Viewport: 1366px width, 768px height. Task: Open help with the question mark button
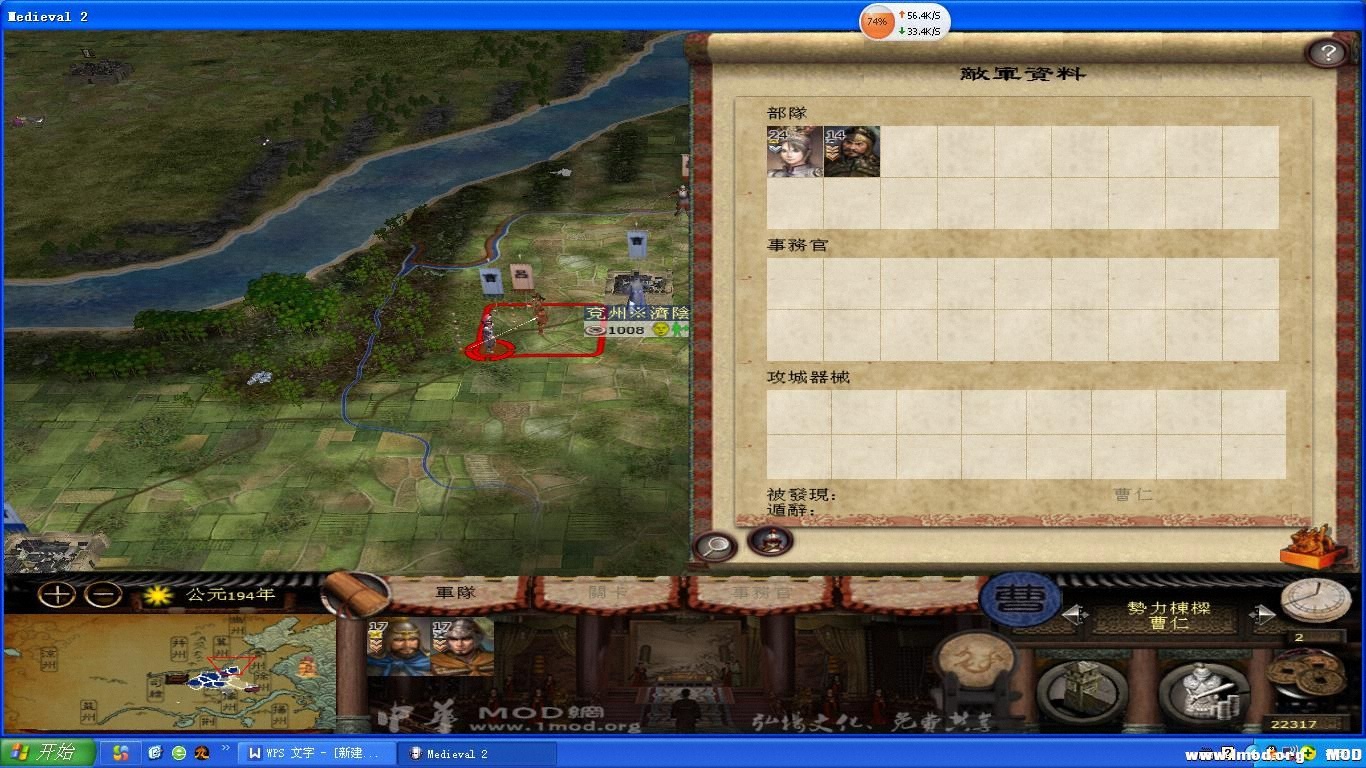click(1327, 52)
